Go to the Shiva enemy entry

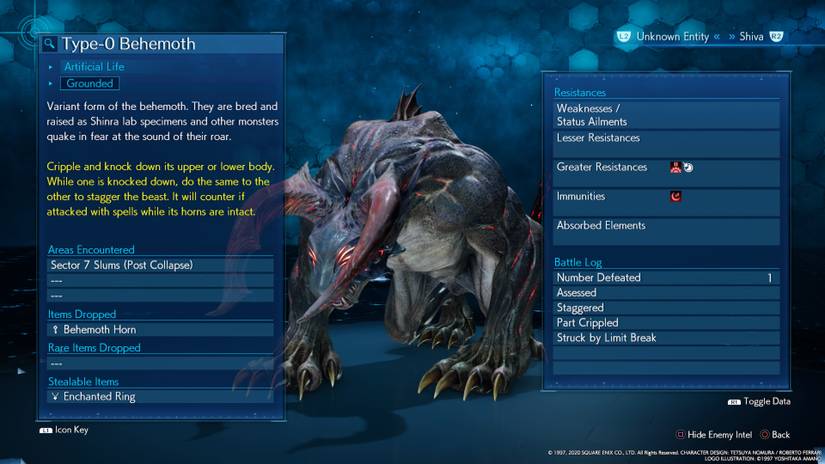coord(751,37)
